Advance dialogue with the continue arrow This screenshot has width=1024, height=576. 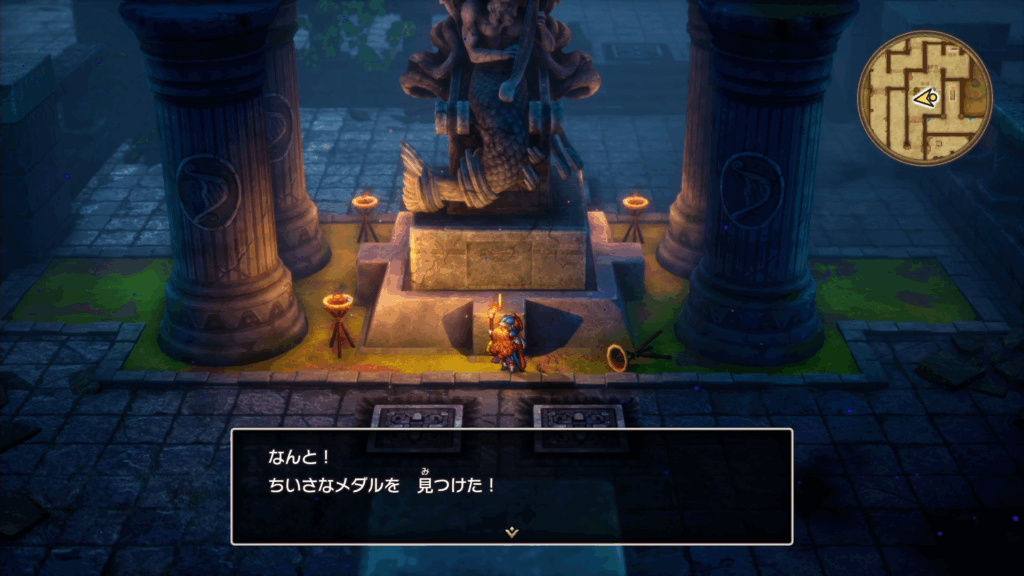[511, 532]
